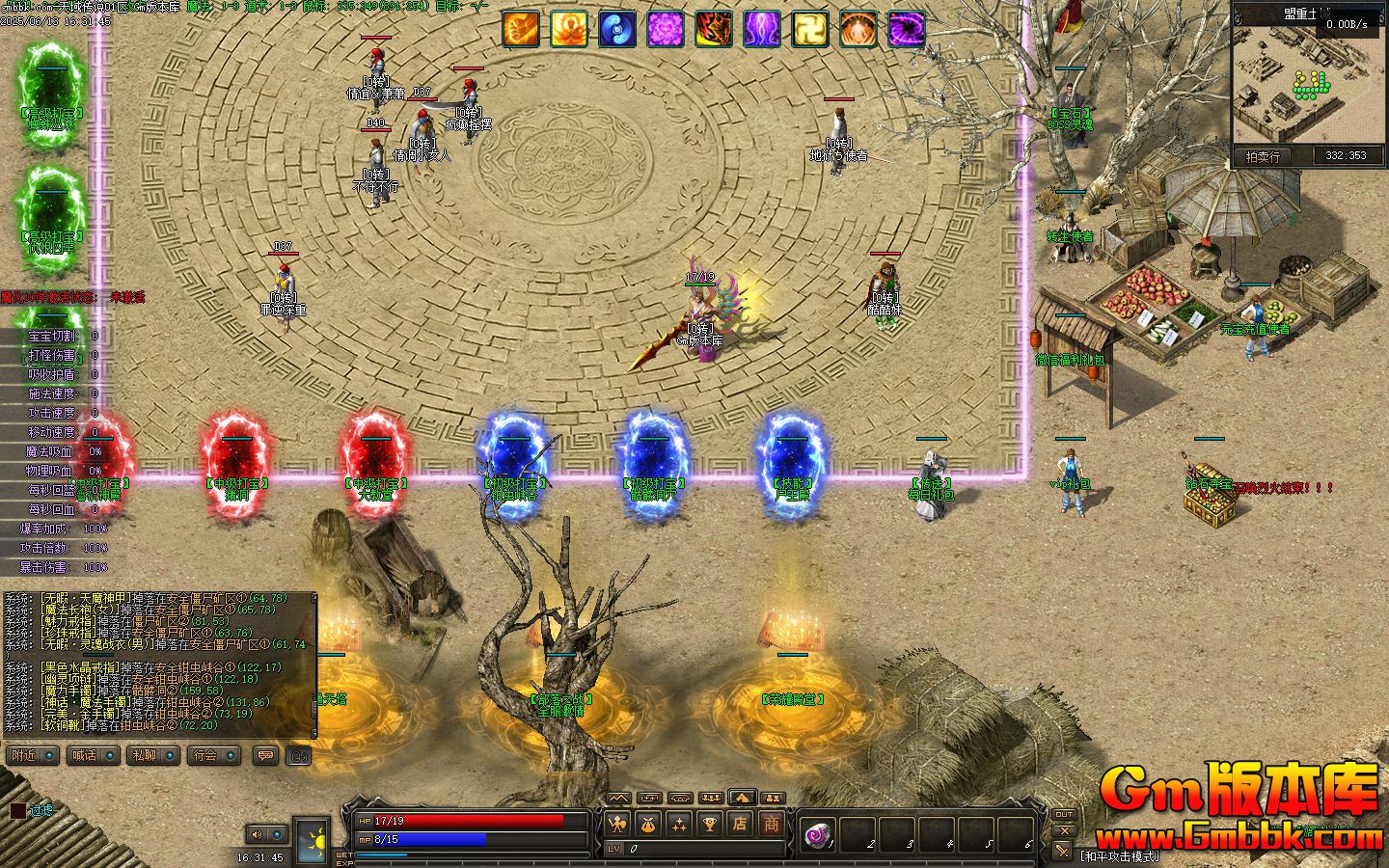Activate the flaming fist skill icon
Viewport: 1389px width, 868px height.
[x=521, y=29]
